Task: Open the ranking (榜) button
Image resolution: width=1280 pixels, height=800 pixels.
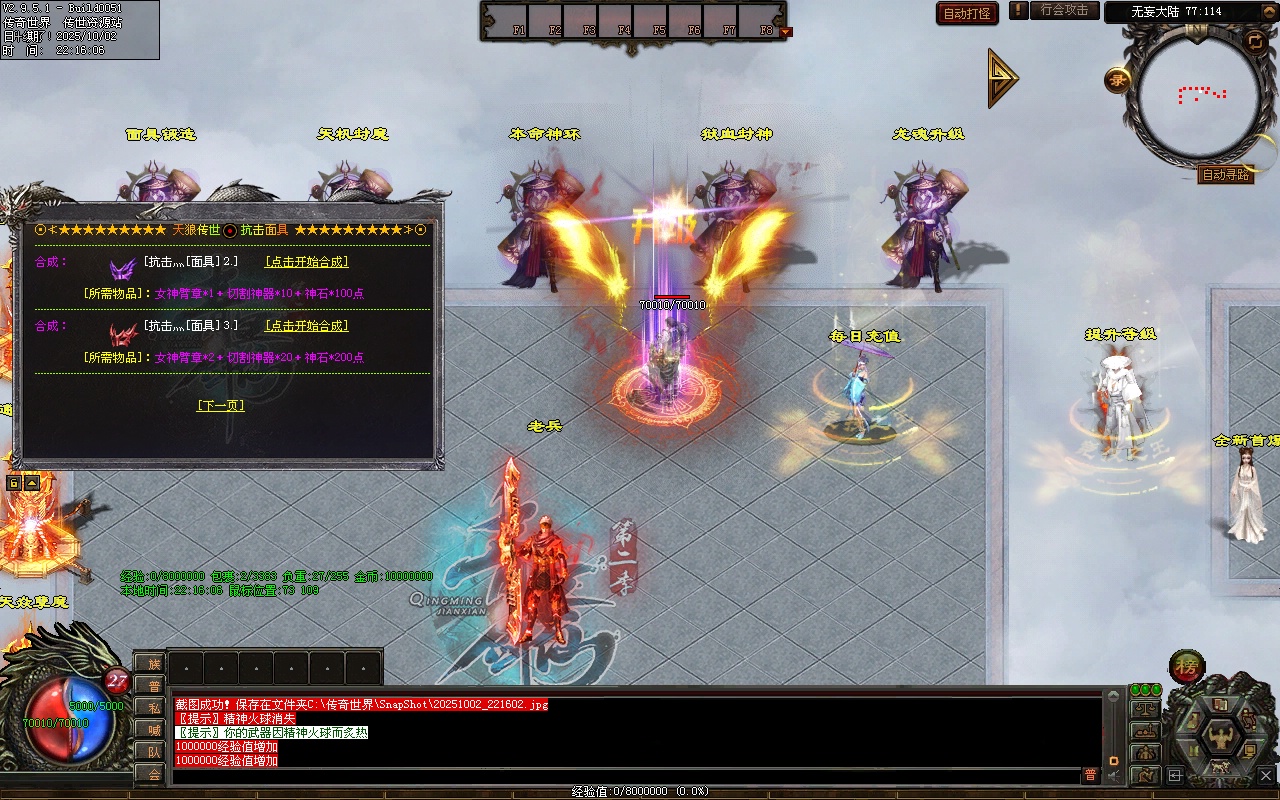Action: [1187, 667]
